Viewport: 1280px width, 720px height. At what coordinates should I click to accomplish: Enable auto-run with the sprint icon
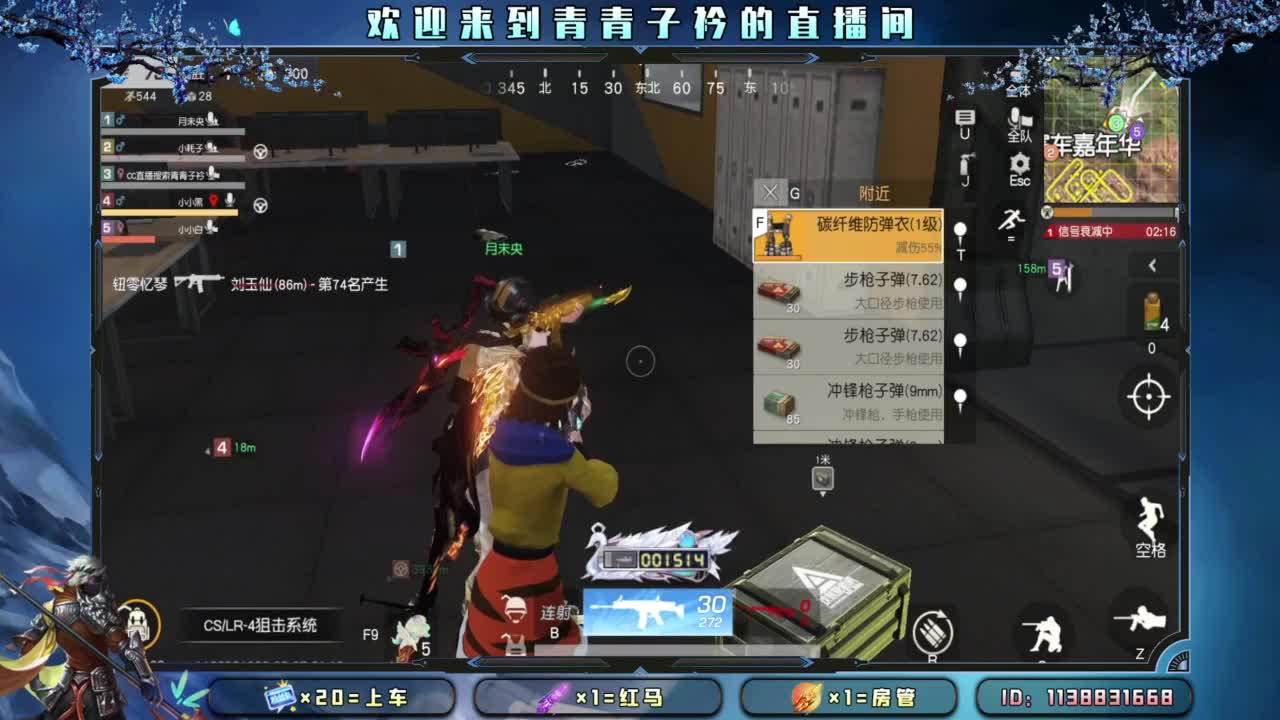pos(1013,220)
